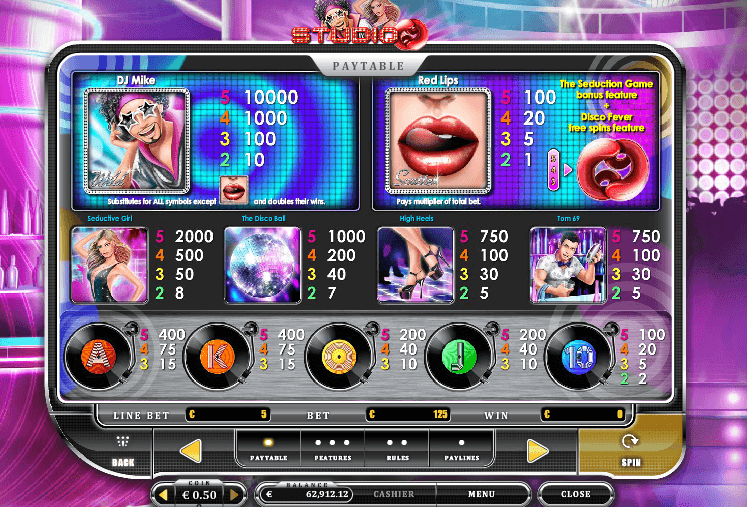
Task: Open the Features tab
Action: [332, 449]
